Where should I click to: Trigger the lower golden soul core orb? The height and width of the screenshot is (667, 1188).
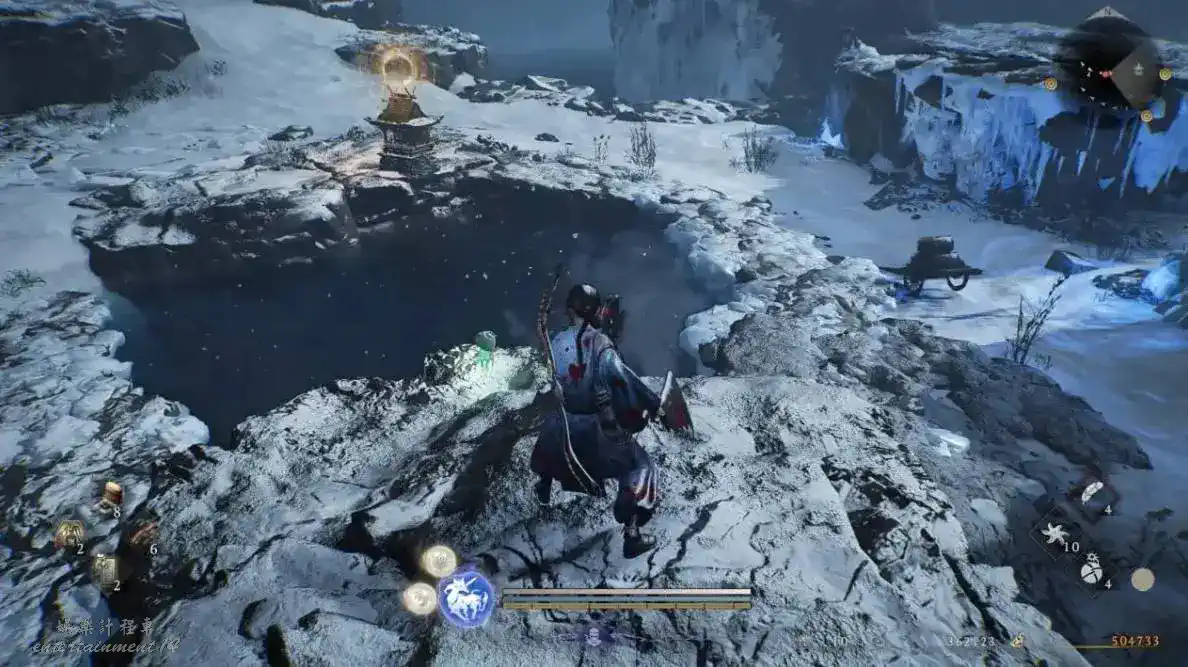(x=420, y=598)
